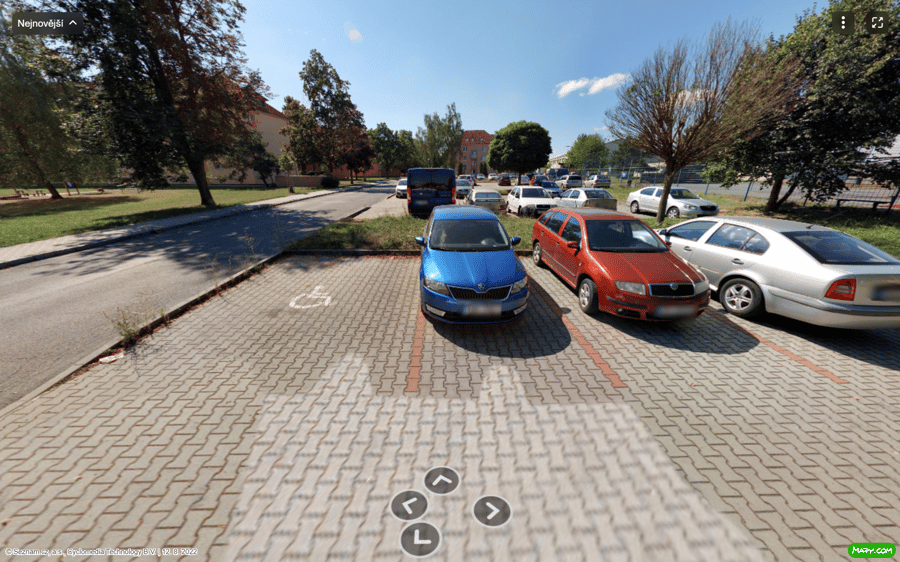Viewport: 900px width, 562px height.
Task: Enter fullscreen panorama view
Action: tap(877, 22)
